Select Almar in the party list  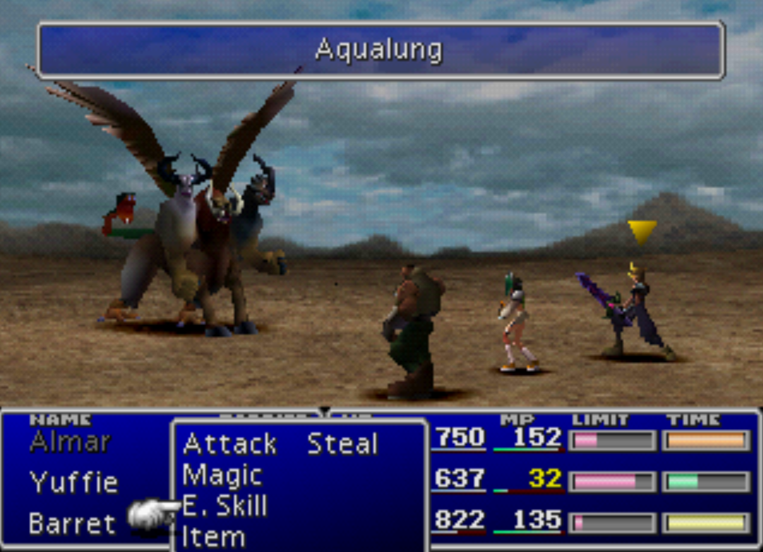point(70,441)
